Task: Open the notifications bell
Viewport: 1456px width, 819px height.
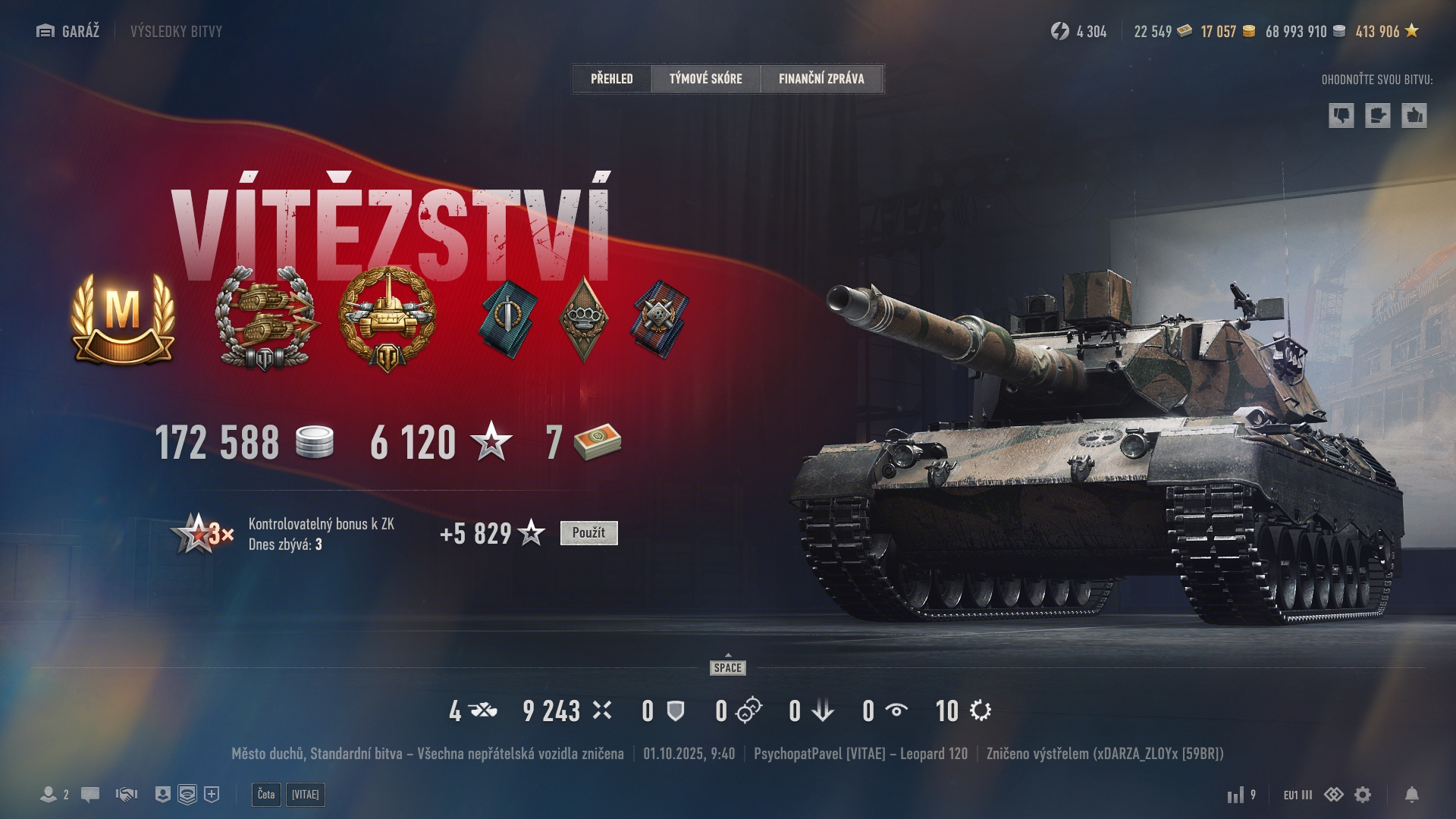Action: [x=1412, y=795]
